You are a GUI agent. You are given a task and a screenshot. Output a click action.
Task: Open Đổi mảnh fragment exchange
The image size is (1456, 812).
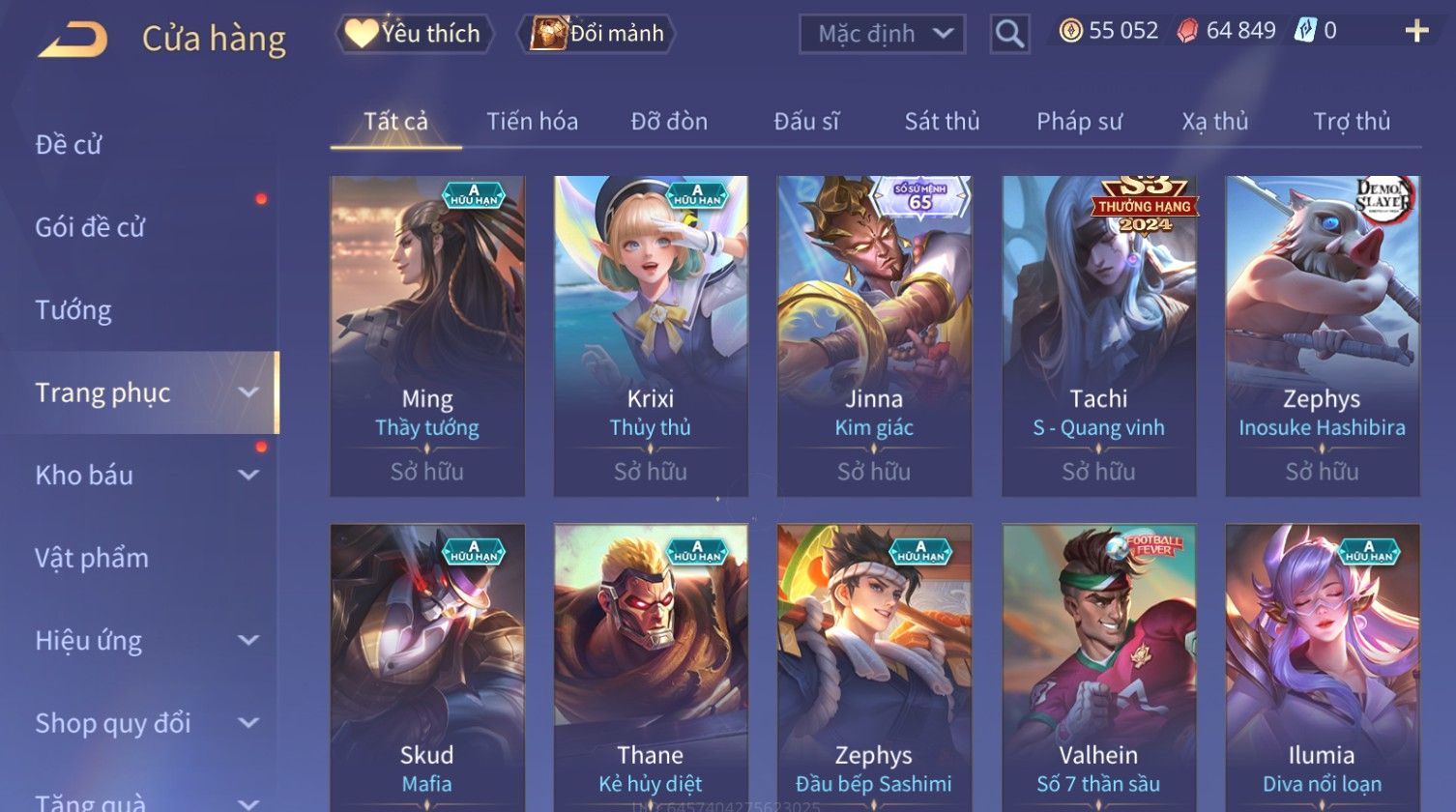[597, 34]
